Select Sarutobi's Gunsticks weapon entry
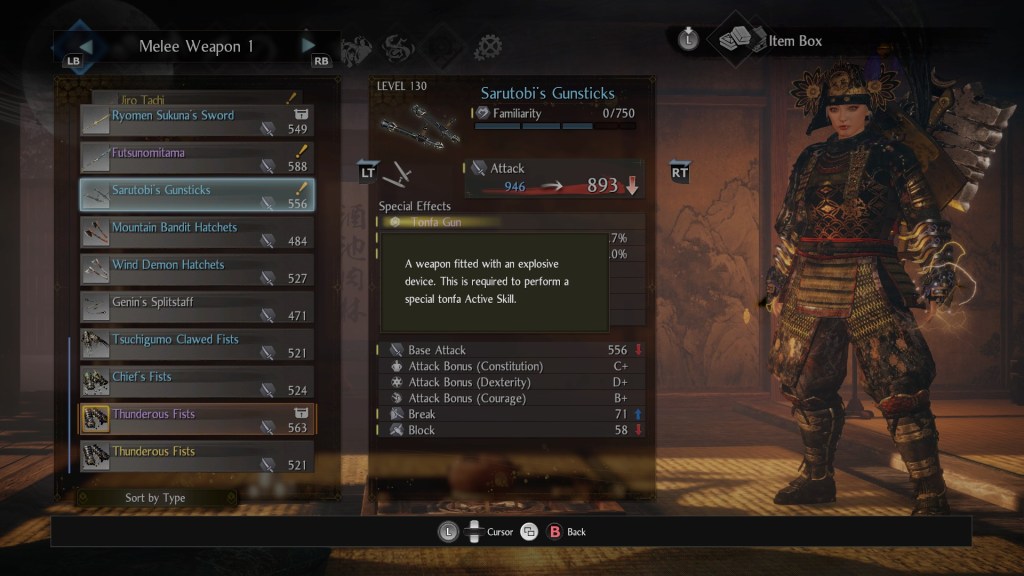 coord(197,195)
